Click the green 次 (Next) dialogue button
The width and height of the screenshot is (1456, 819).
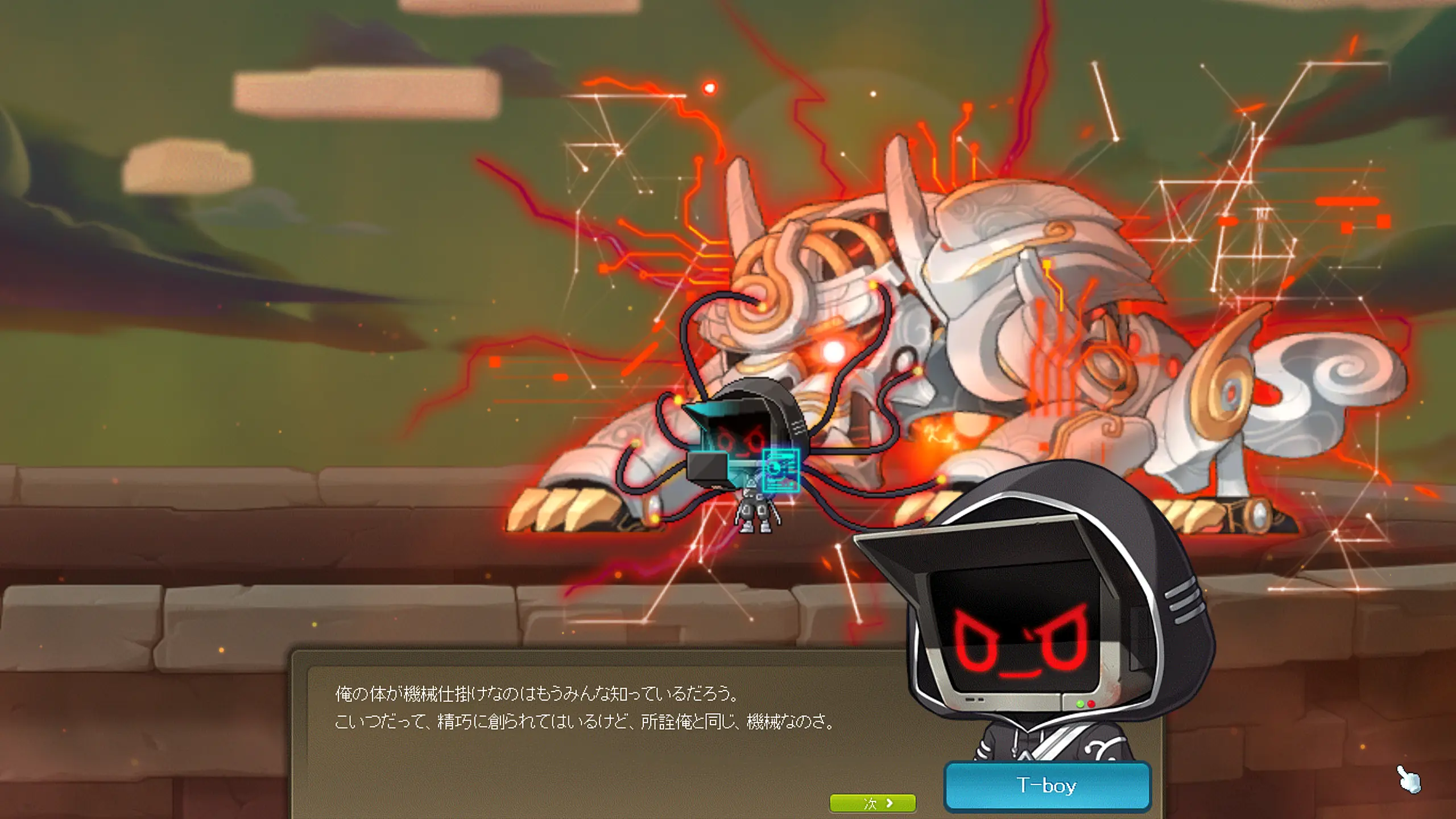click(x=872, y=803)
